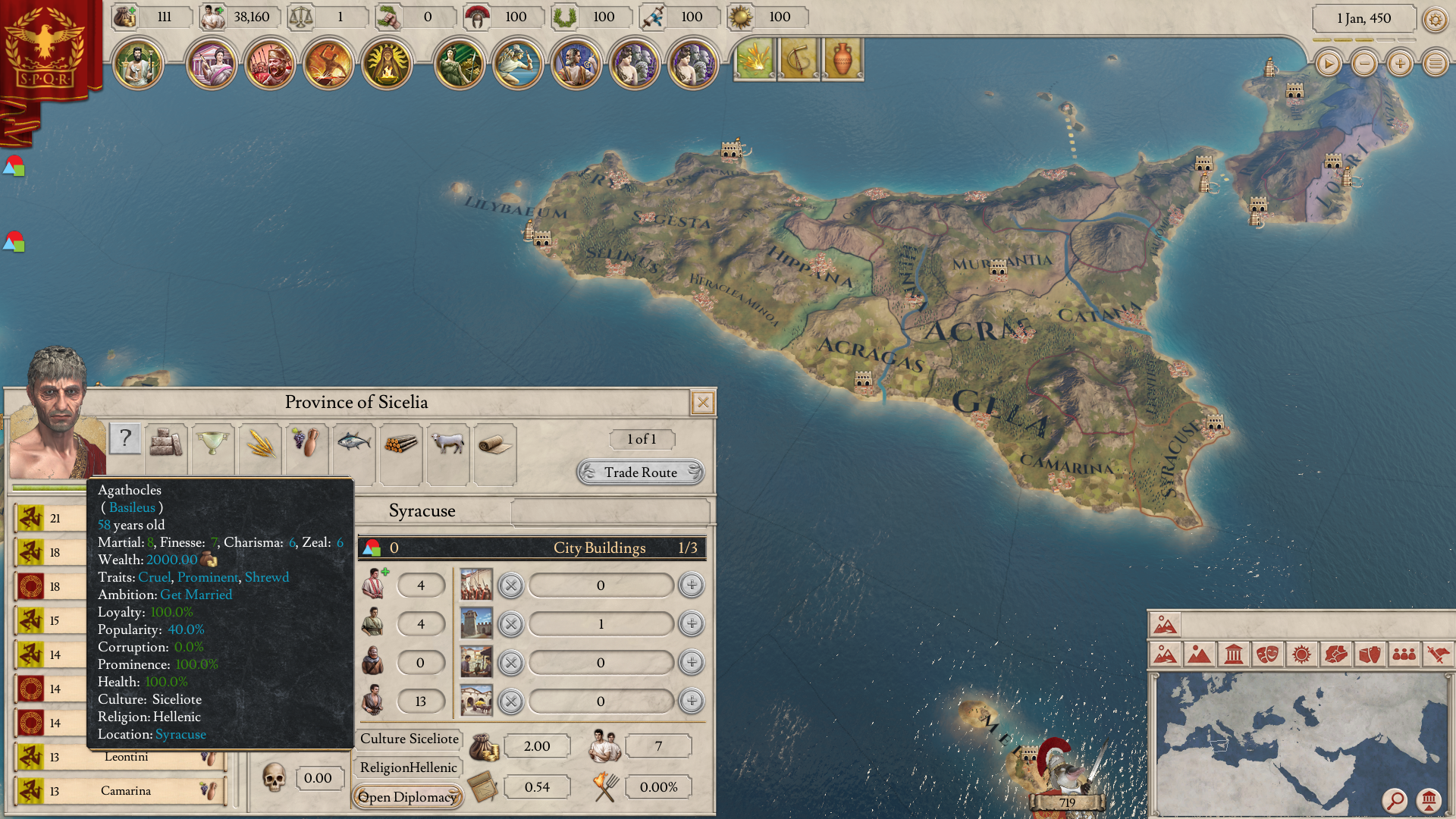
Task: Click the magnifying glass search button
Action: 1395,800
